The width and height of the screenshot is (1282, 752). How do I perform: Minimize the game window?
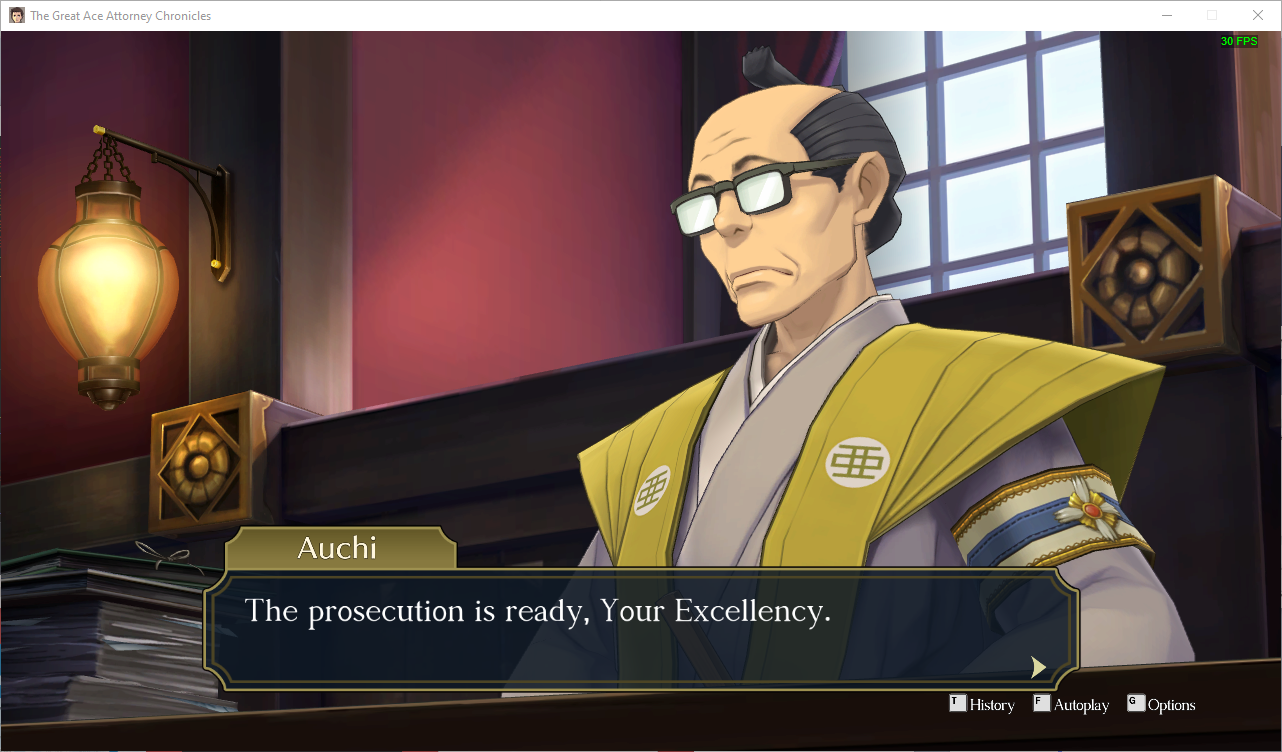(1167, 15)
